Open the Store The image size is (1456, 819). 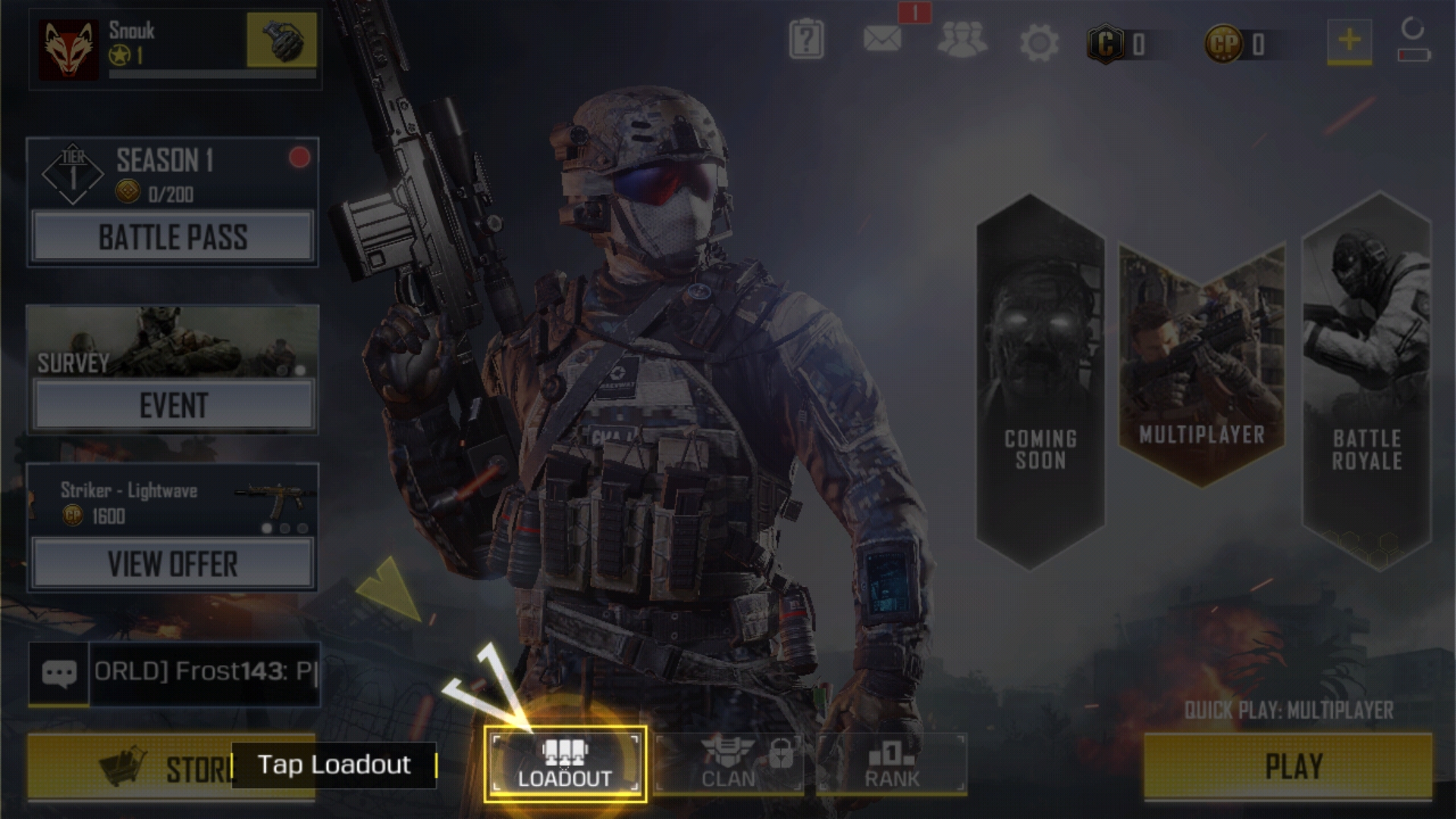click(129, 767)
